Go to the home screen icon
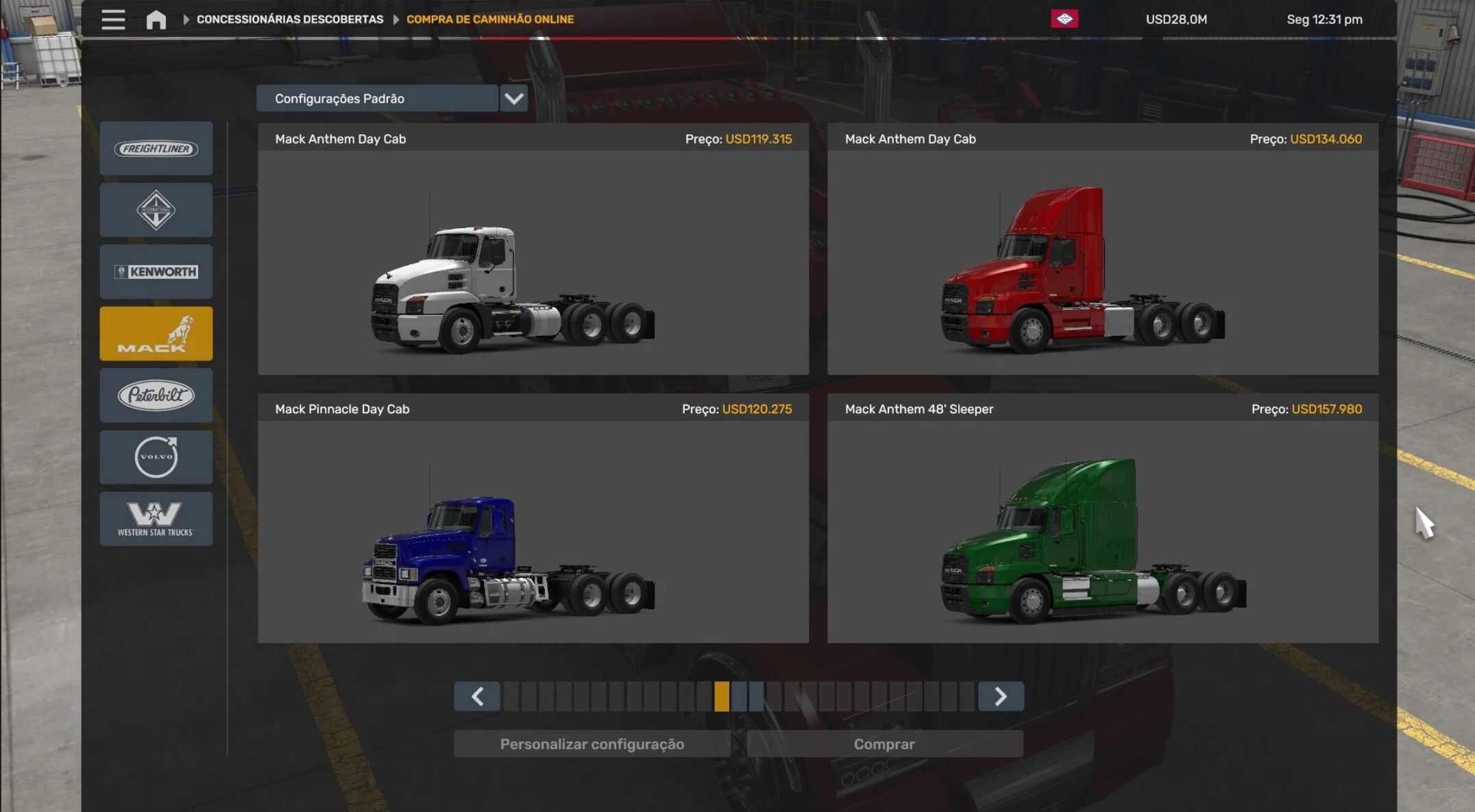Screen dimensions: 1475x812 (x=156, y=19)
